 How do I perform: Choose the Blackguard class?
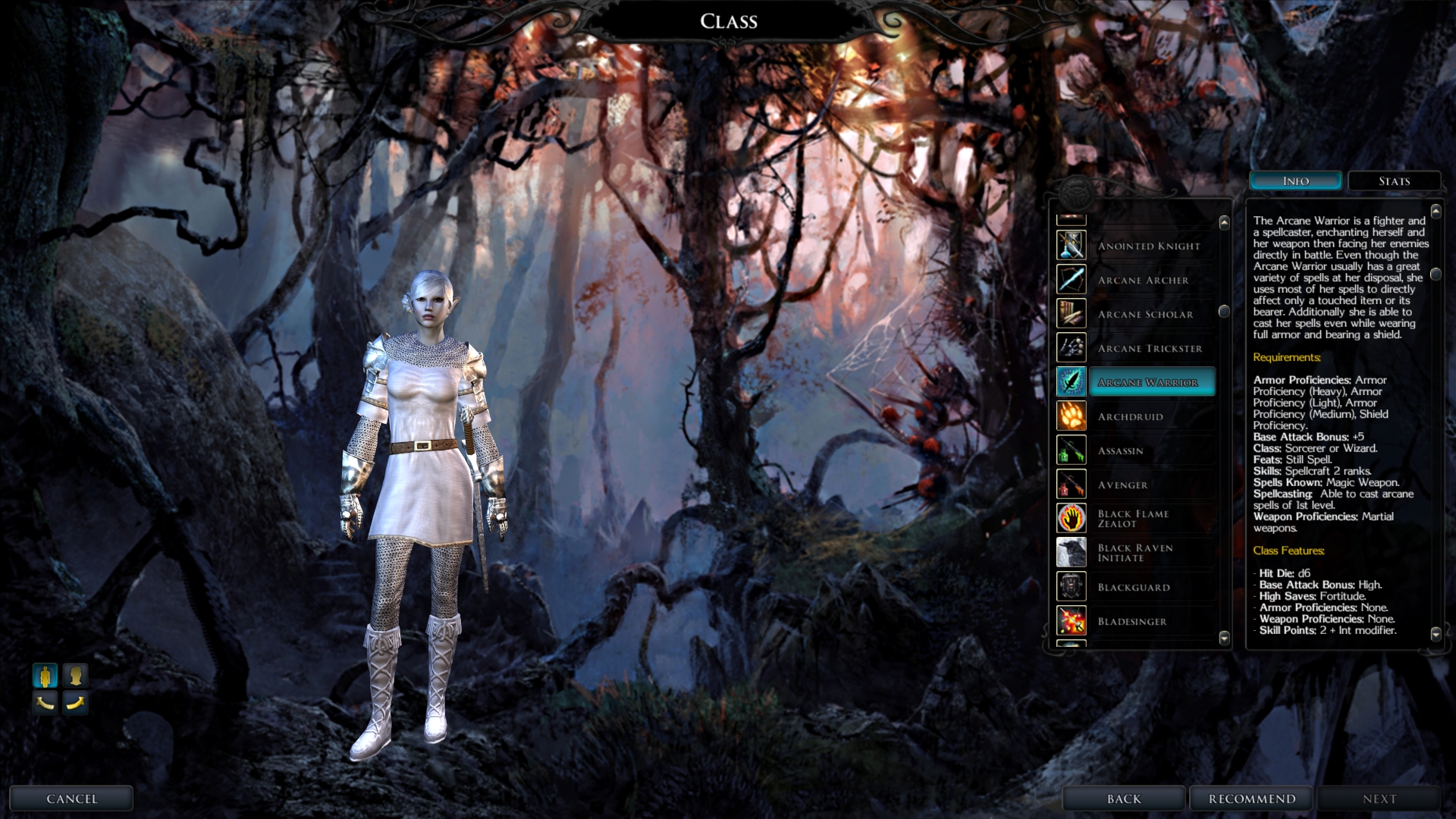tap(1134, 587)
